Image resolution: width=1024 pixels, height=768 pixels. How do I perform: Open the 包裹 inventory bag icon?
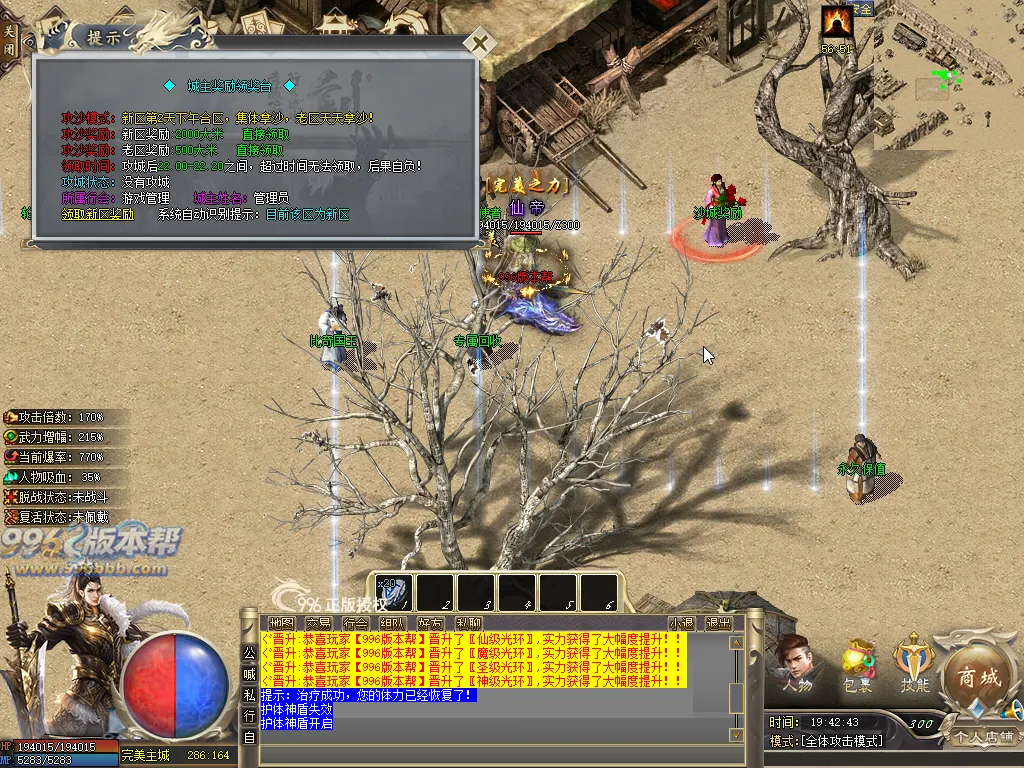[x=857, y=665]
